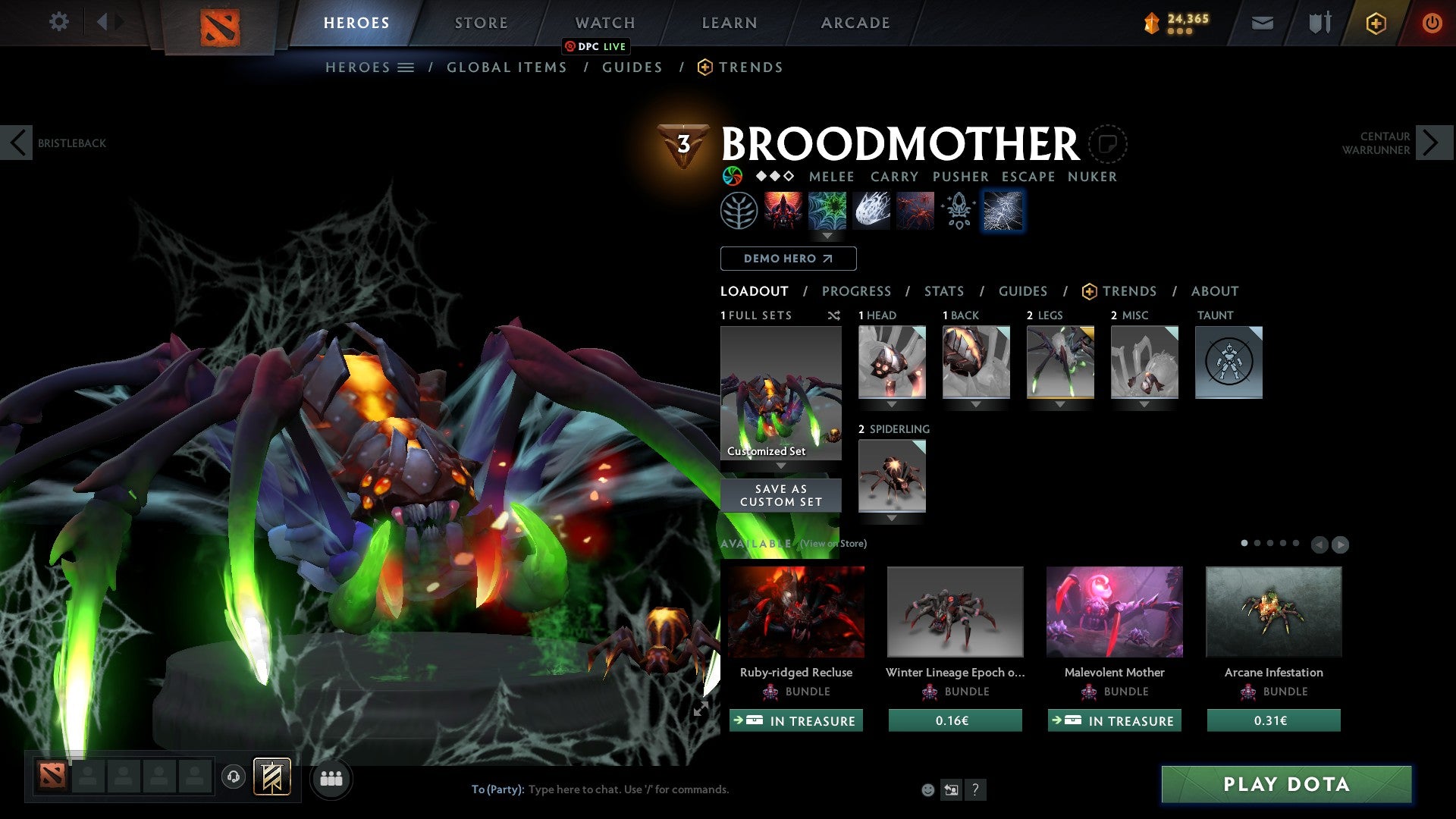
Task: Click the emoticon smiley icon near chat
Action: (x=927, y=789)
